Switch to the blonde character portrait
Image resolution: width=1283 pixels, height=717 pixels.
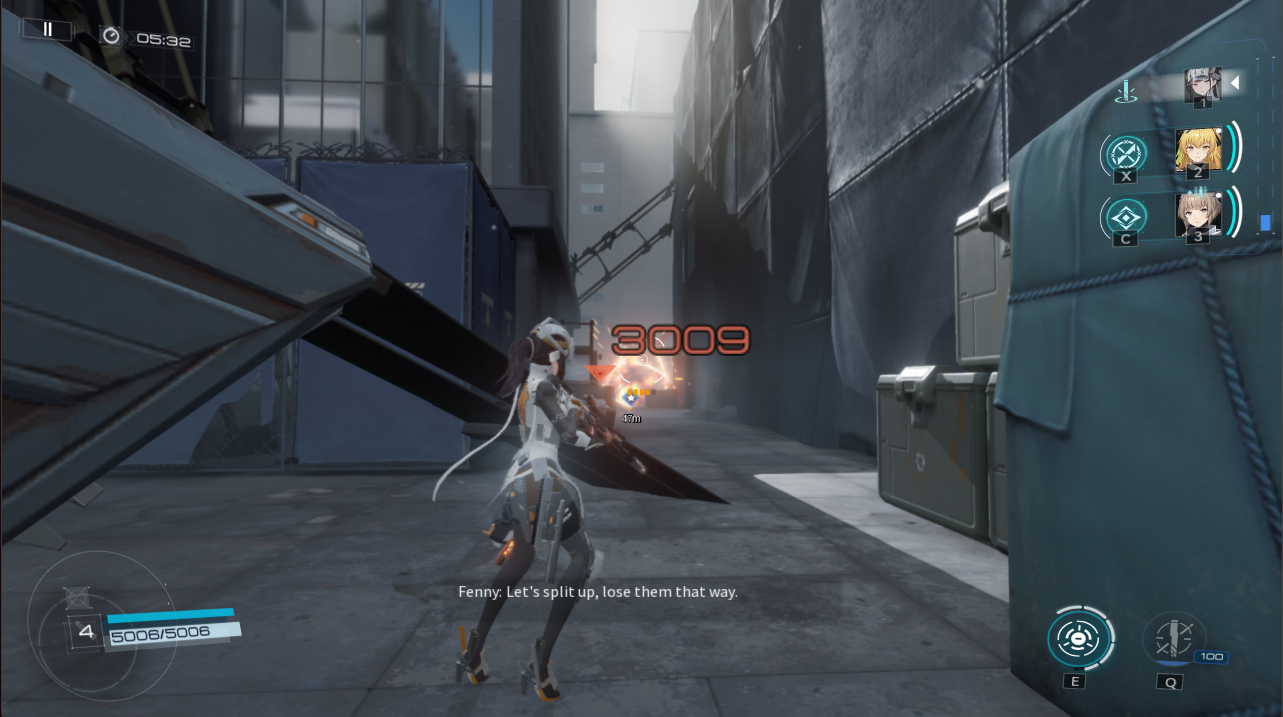tap(1197, 150)
